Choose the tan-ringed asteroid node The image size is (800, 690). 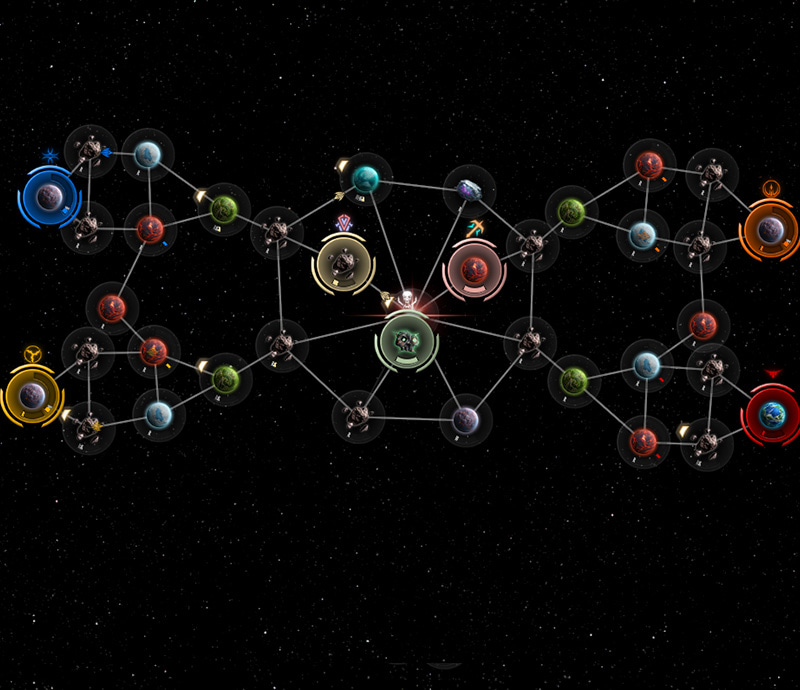343,265
